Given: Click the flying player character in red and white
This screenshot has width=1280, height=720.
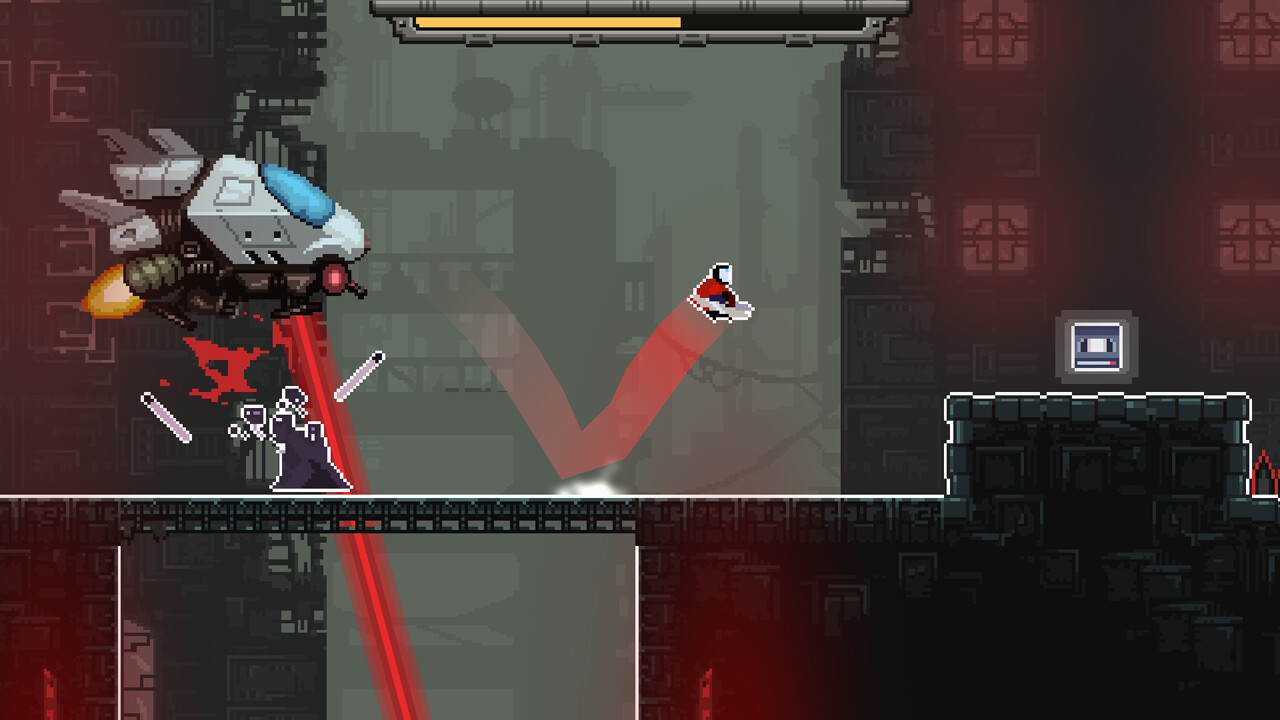Looking at the screenshot, I should tap(720, 293).
